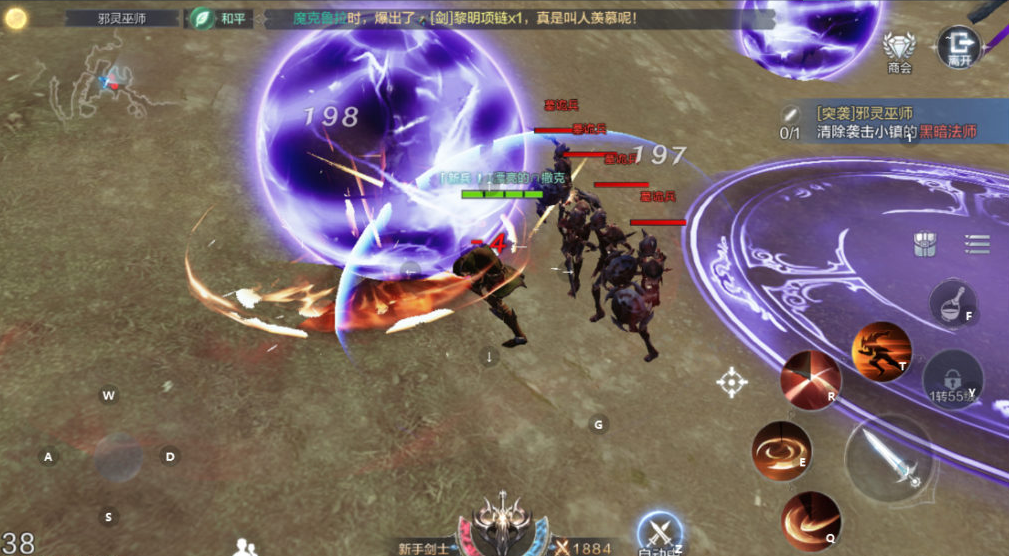
Task: Open the 商会 guild shop icon
Action: (899, 48)
